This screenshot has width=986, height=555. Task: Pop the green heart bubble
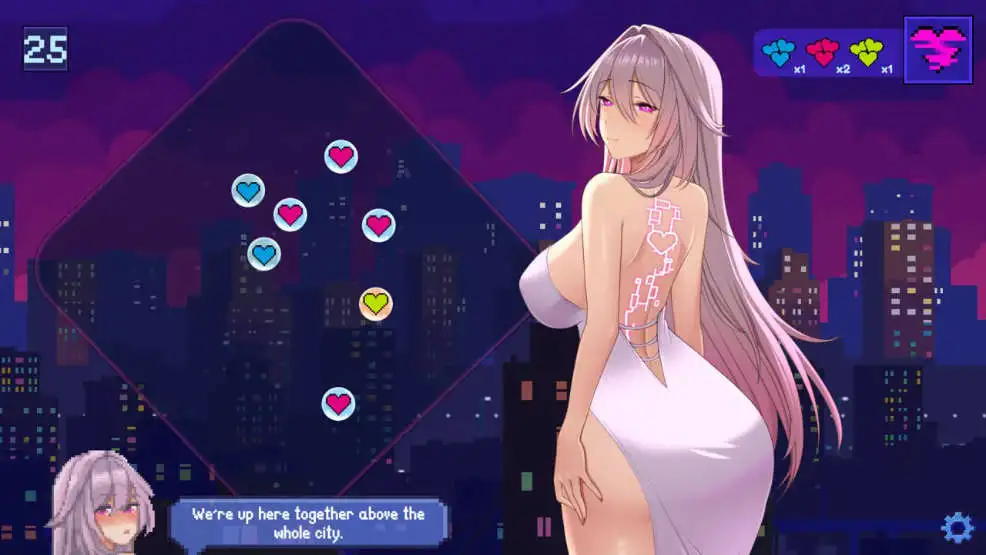click(x=375, y=303)
